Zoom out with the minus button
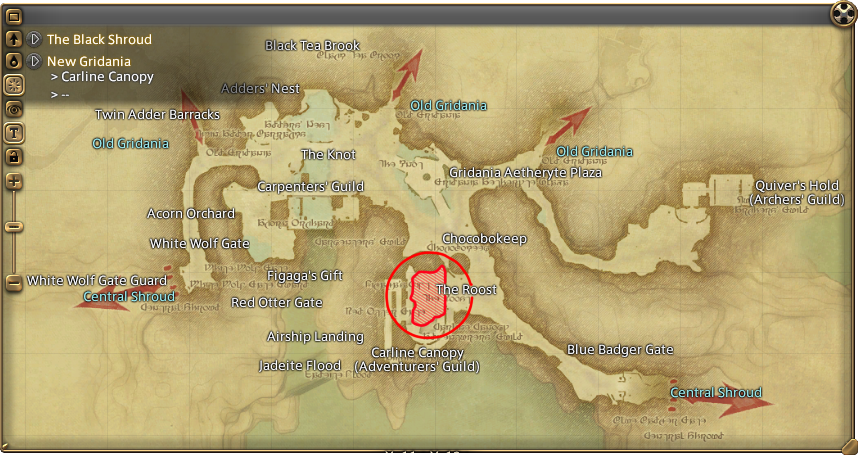 tap(14, 283)
